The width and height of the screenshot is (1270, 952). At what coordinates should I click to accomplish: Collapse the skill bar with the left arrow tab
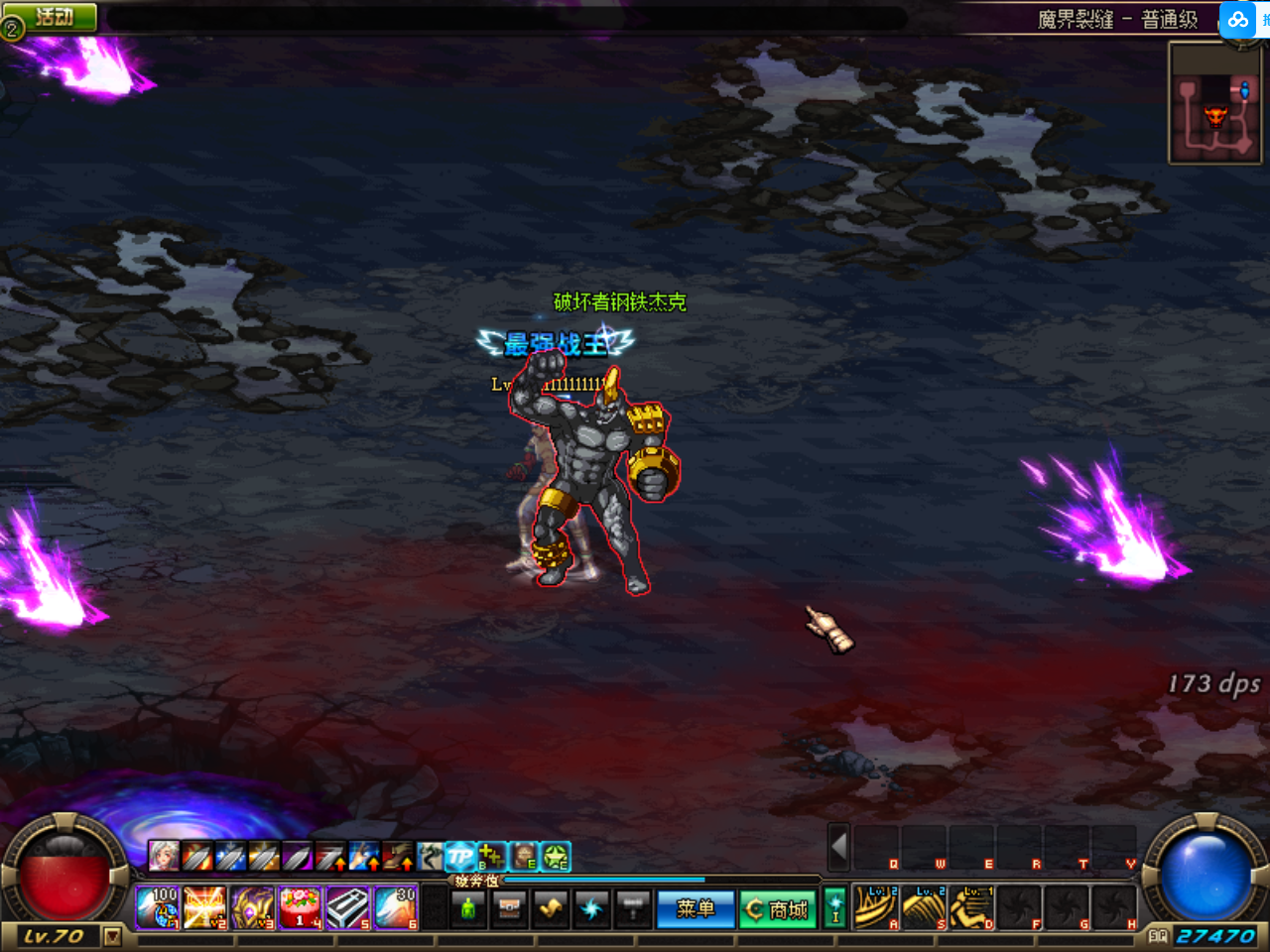coord(838,850)
